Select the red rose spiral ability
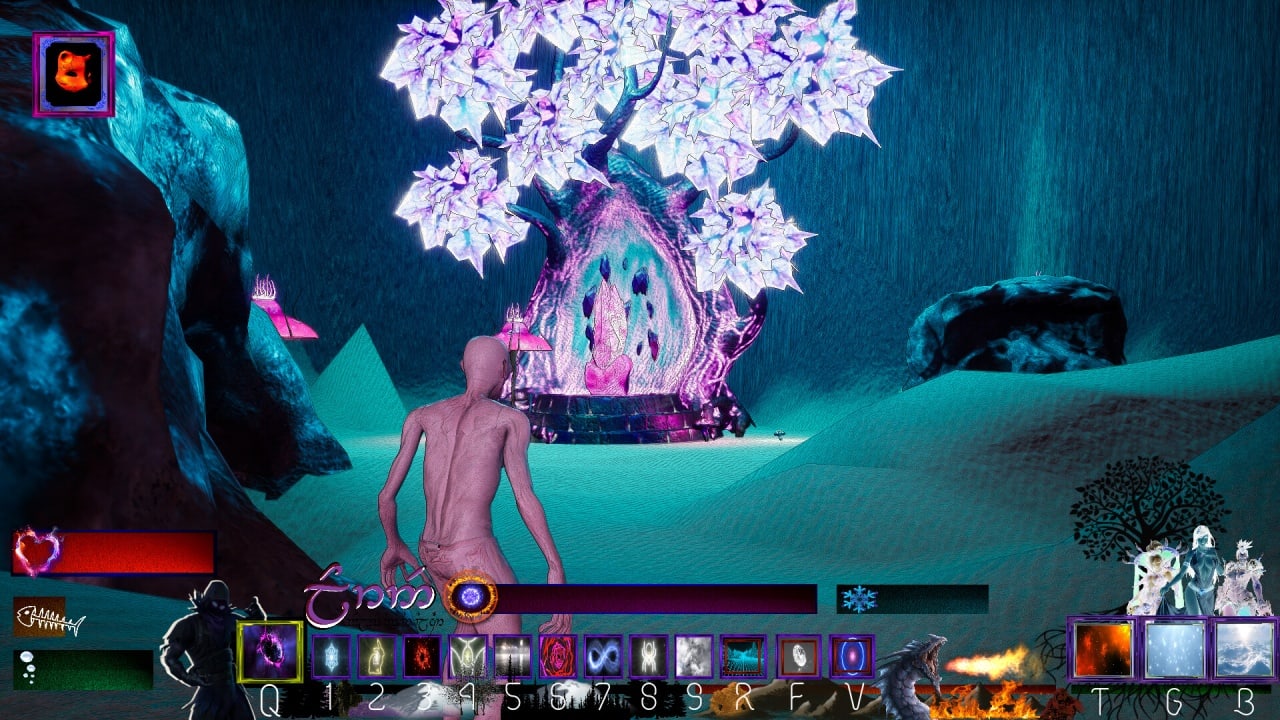Viewport: 1280px width, 720px height. pyautogui.click(x=558, y=656)
